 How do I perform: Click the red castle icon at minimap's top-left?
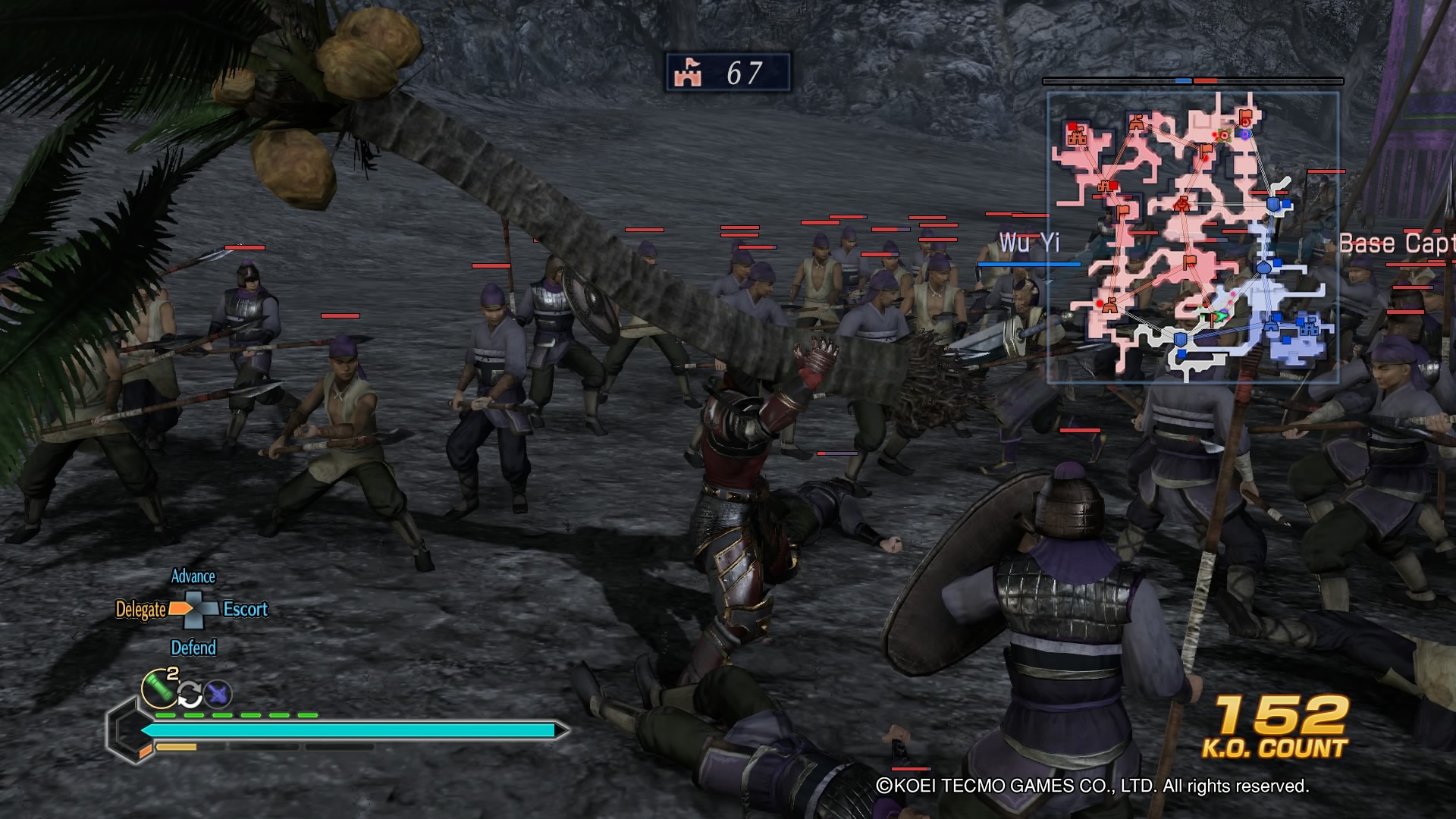click(1078, 136)
